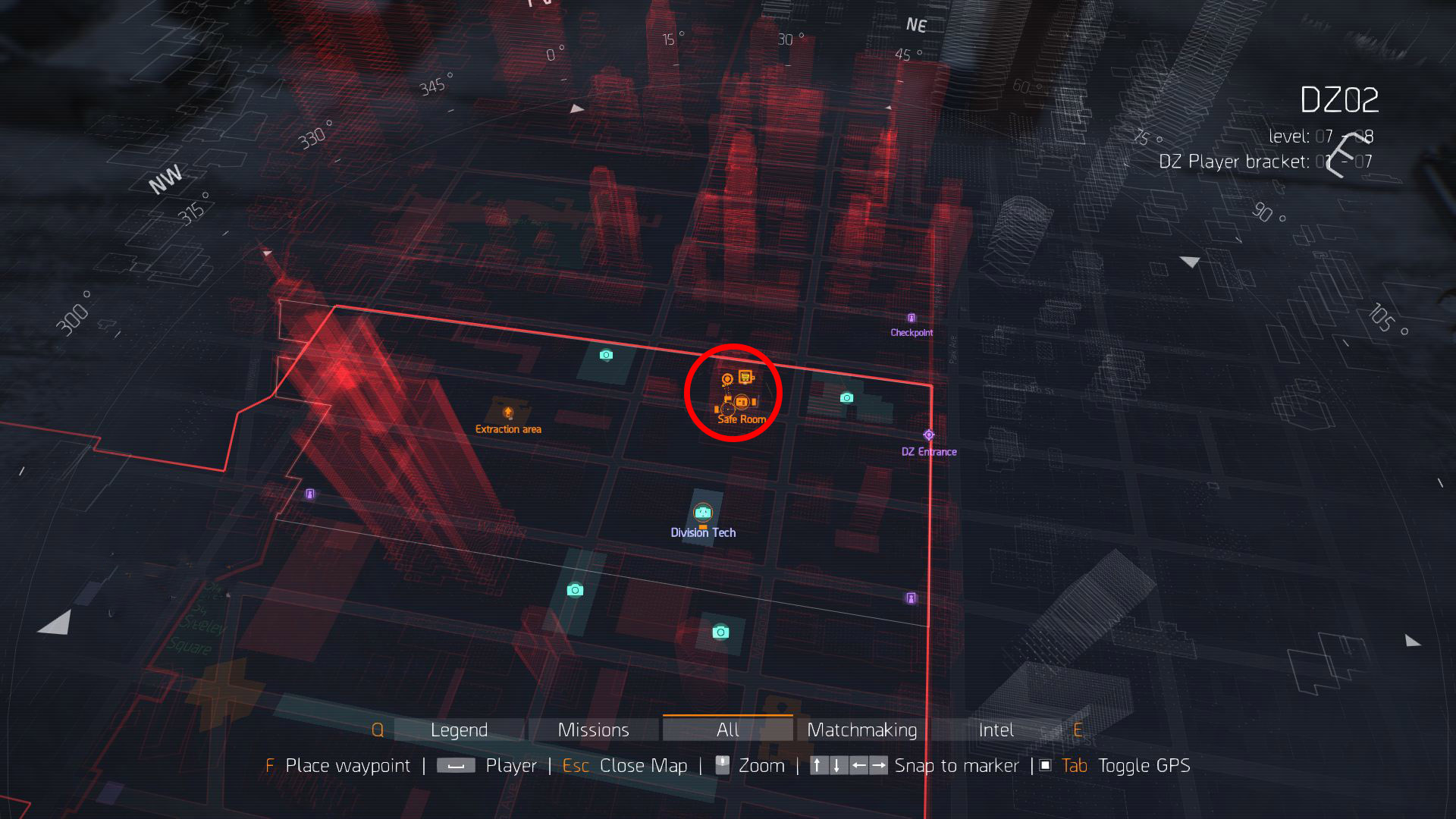
Task: Choose the DZ Entrance marker
Action: pyautogui.click(x=929, y=435)
